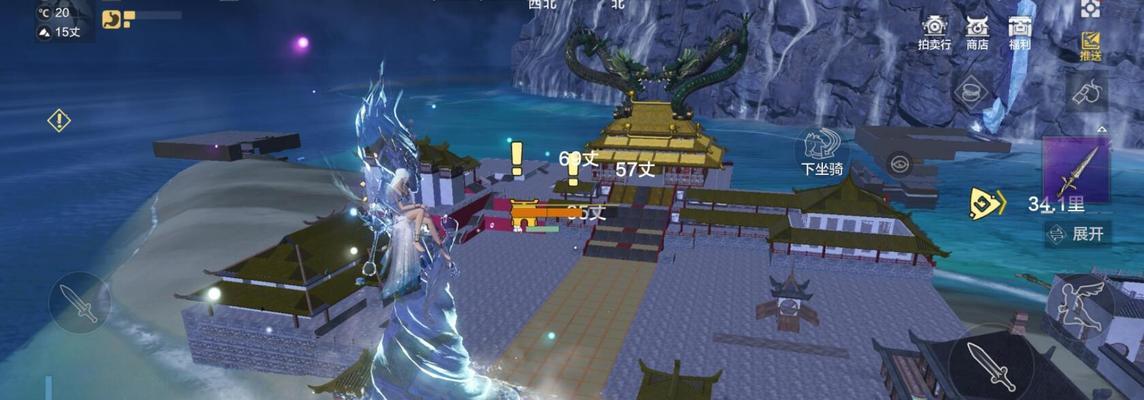This screenshot has width=1144, height=400.
Task: Open the 商店 shop
Action: coord(977,30)
